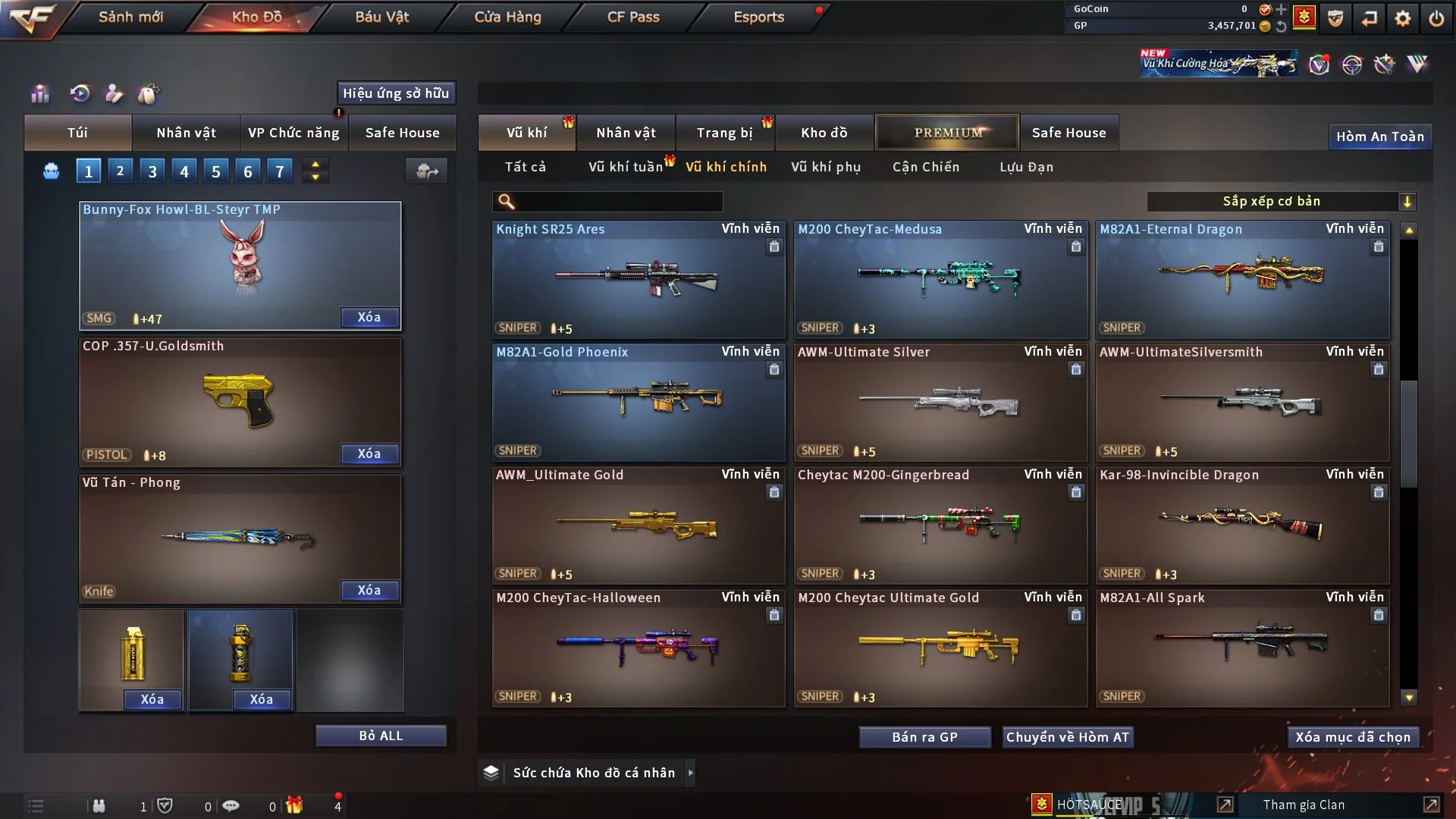Remove the Bunny-Fox Howl Steyr TMP with Xóa

click(369, 317)
